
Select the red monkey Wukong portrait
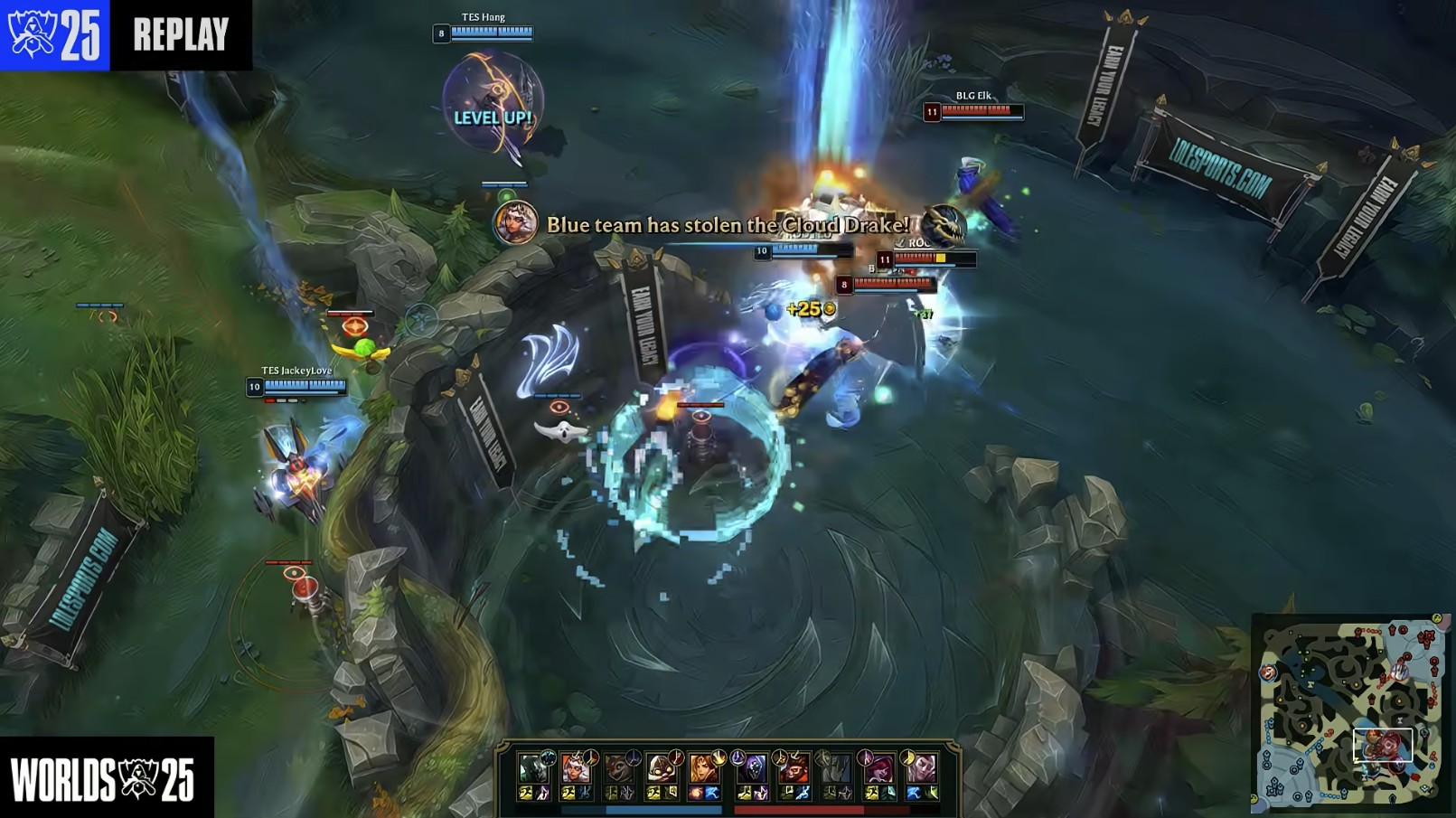[x=793, y=768]
